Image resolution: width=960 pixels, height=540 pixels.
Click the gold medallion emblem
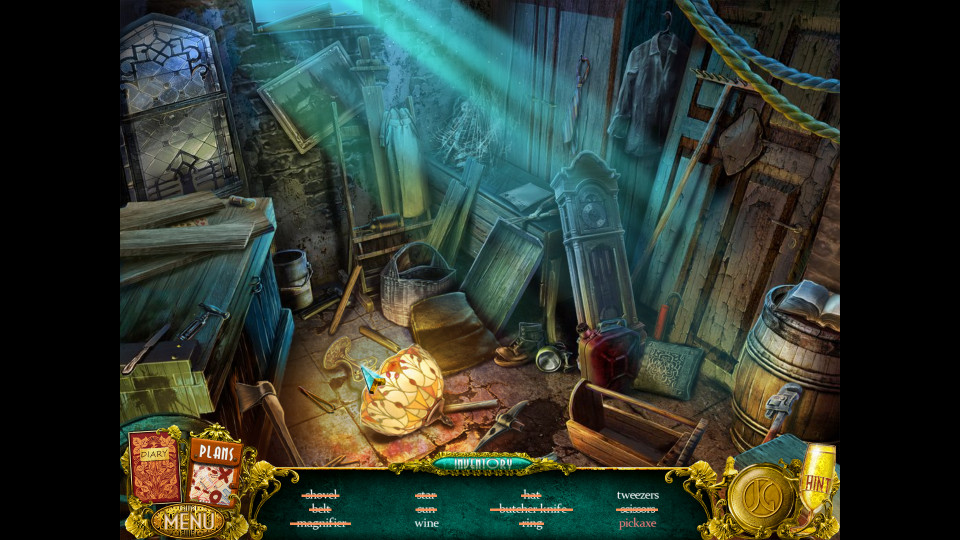click(761, 498)
